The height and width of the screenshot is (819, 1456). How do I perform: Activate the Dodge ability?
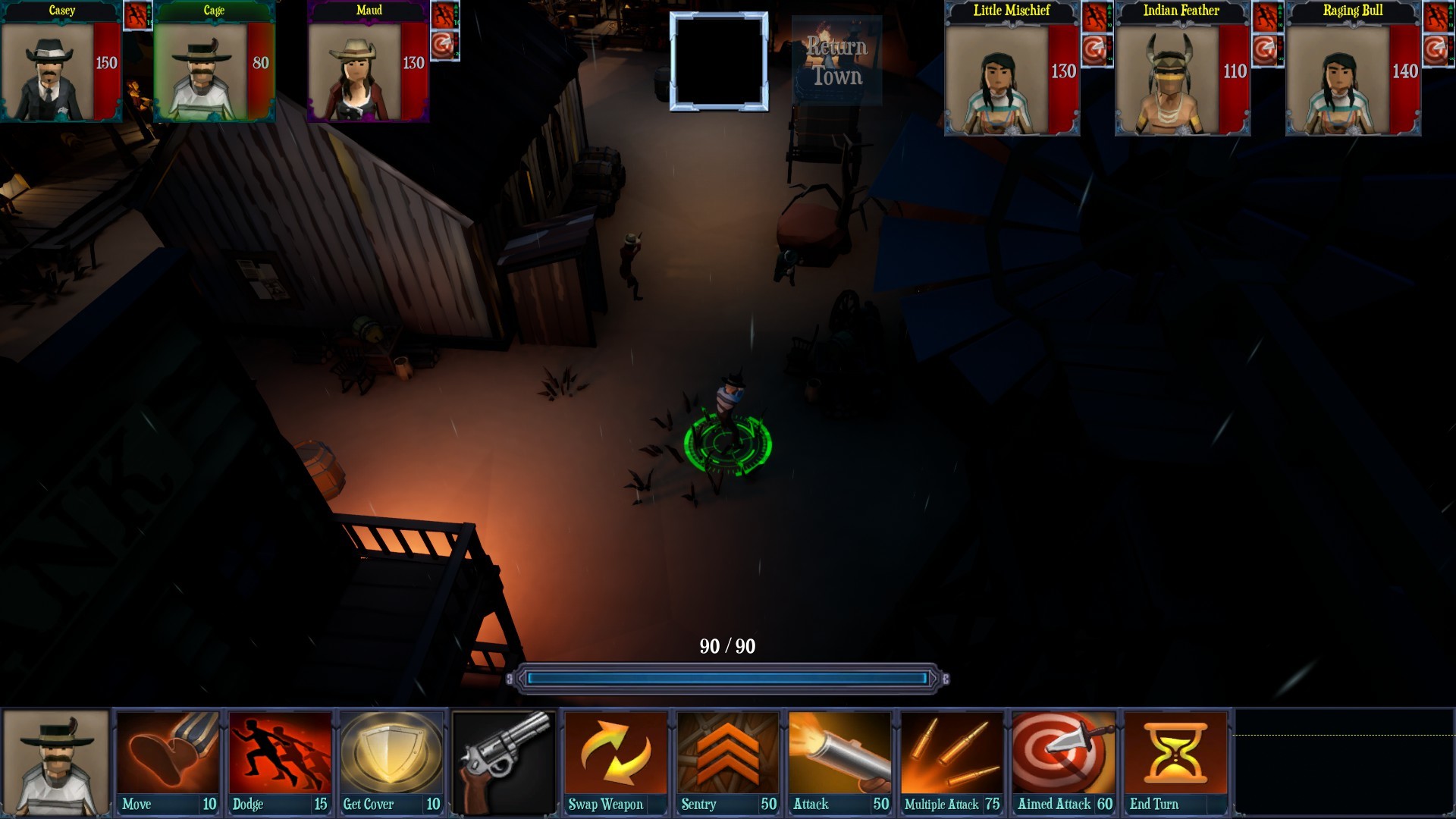(x=279, y=758)
